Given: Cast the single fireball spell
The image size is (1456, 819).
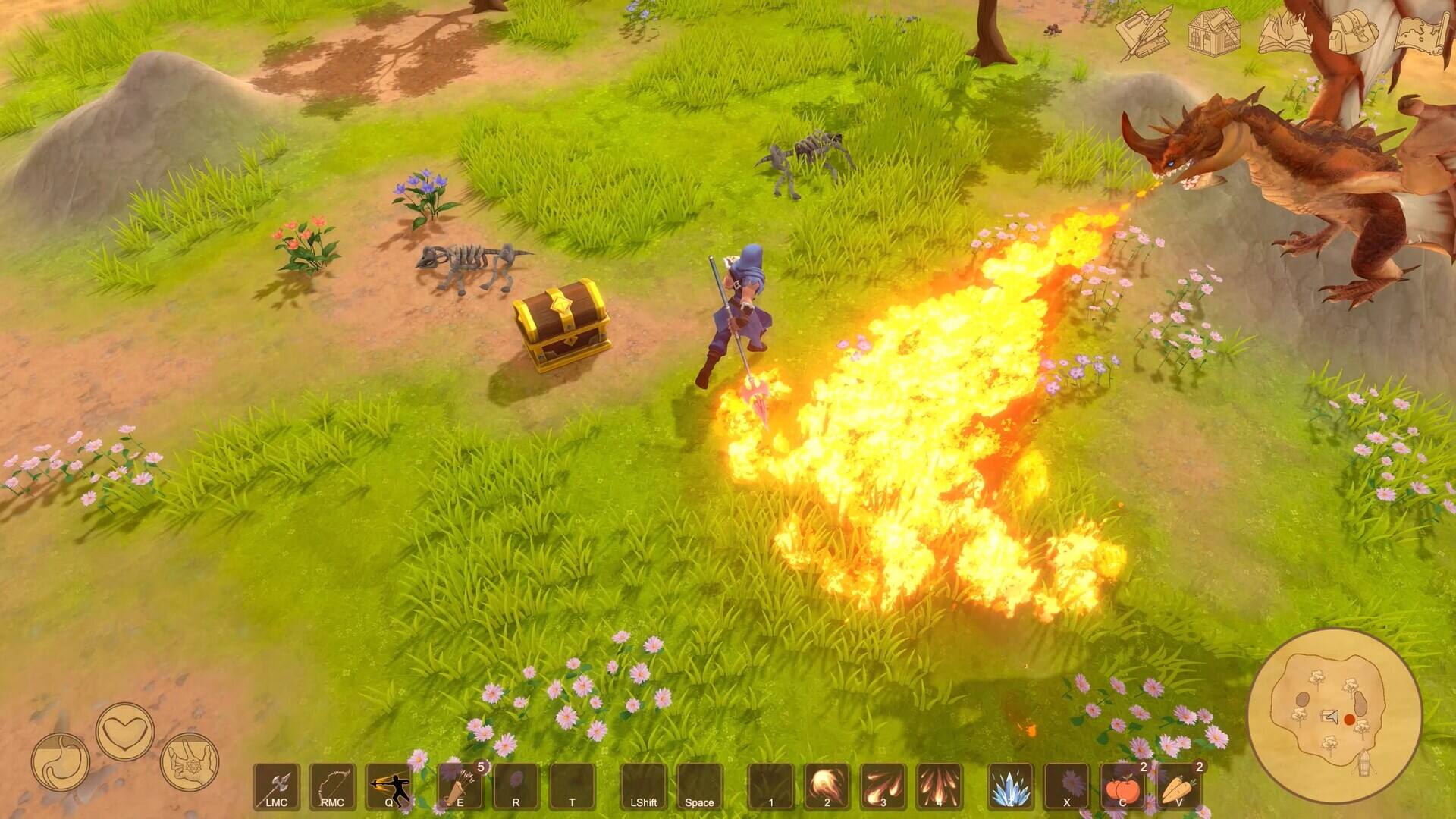Looking at the screenshot, I should [827, 786].
